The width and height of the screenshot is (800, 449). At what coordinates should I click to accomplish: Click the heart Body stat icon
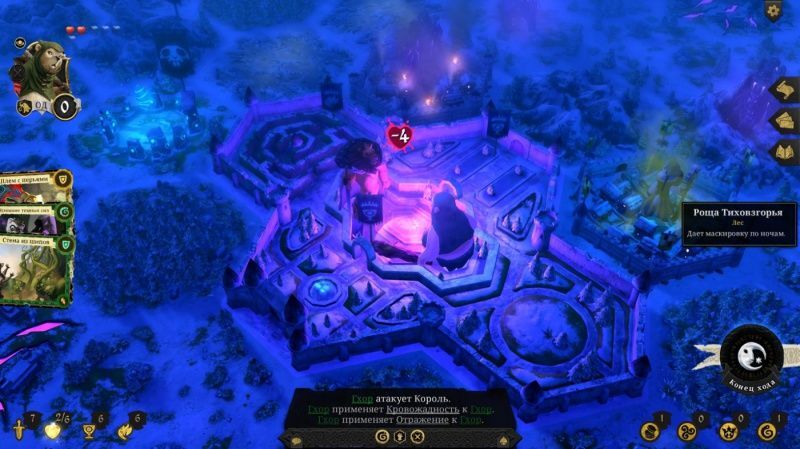pyautogui.click(x=52, y=430)
